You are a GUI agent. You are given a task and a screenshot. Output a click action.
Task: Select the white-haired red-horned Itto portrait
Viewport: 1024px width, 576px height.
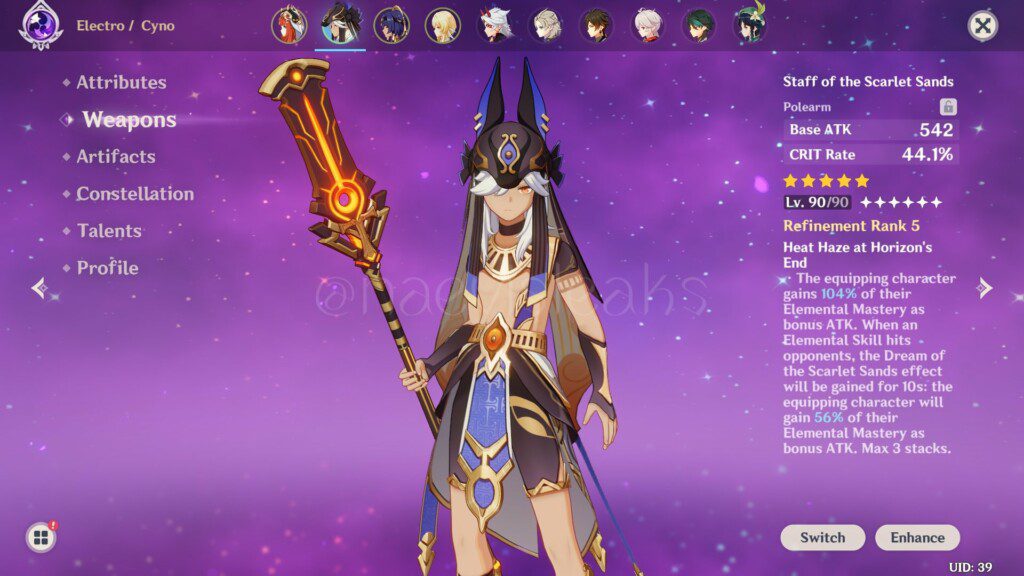pos(494,25)
